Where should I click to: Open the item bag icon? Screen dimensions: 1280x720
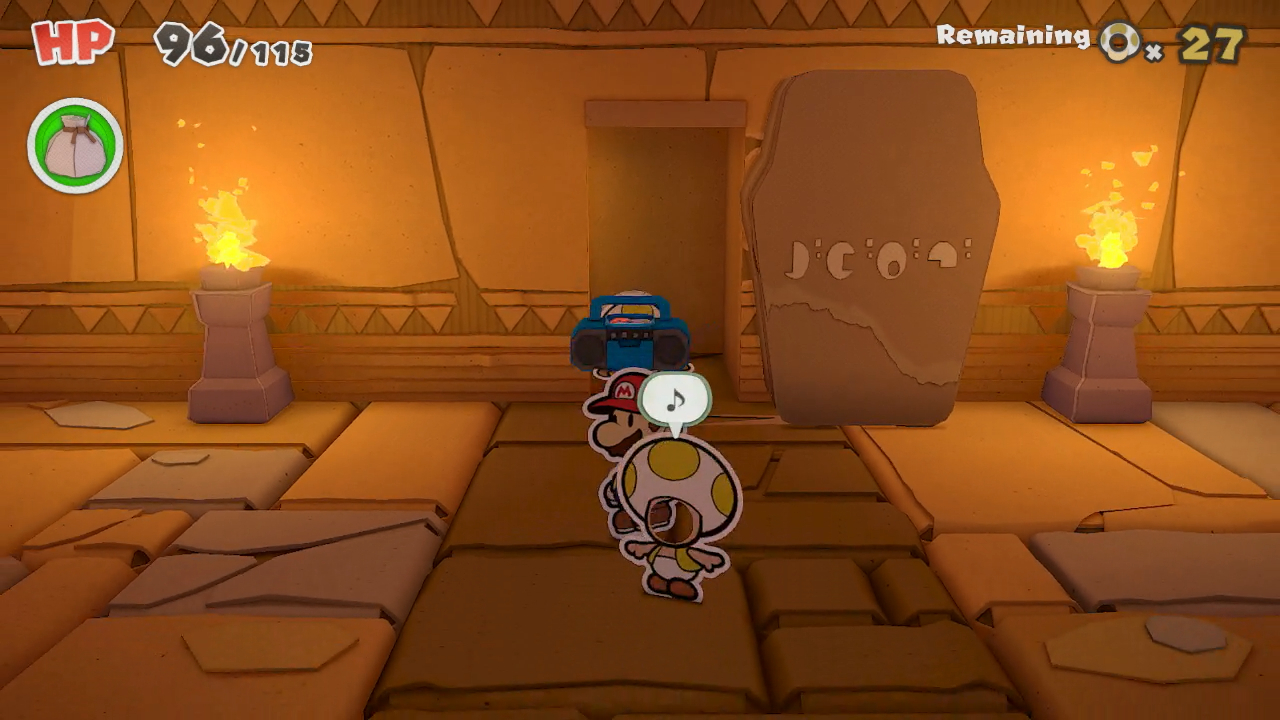(75, 148)
